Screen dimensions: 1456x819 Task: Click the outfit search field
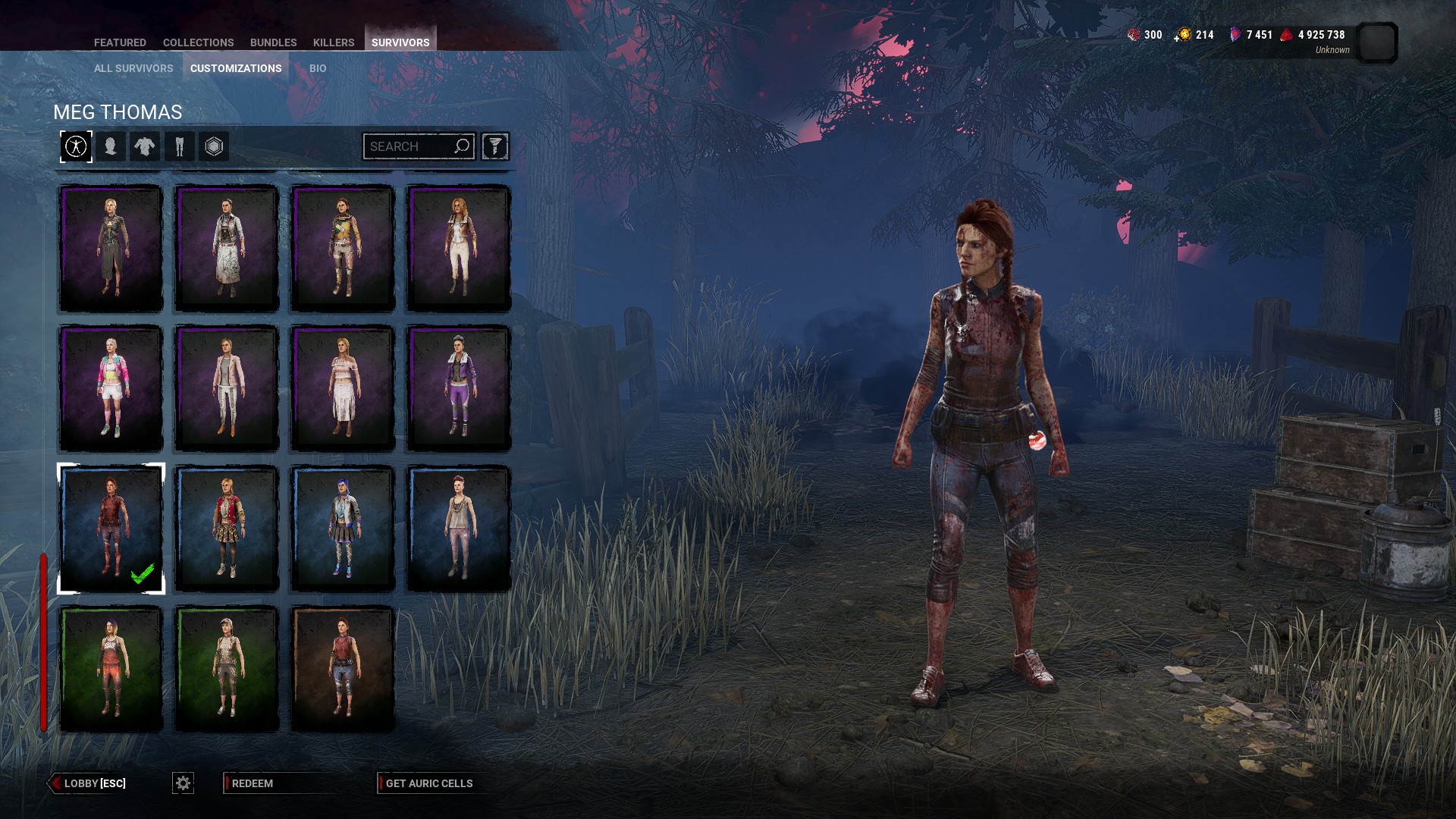tap(408, 146)
